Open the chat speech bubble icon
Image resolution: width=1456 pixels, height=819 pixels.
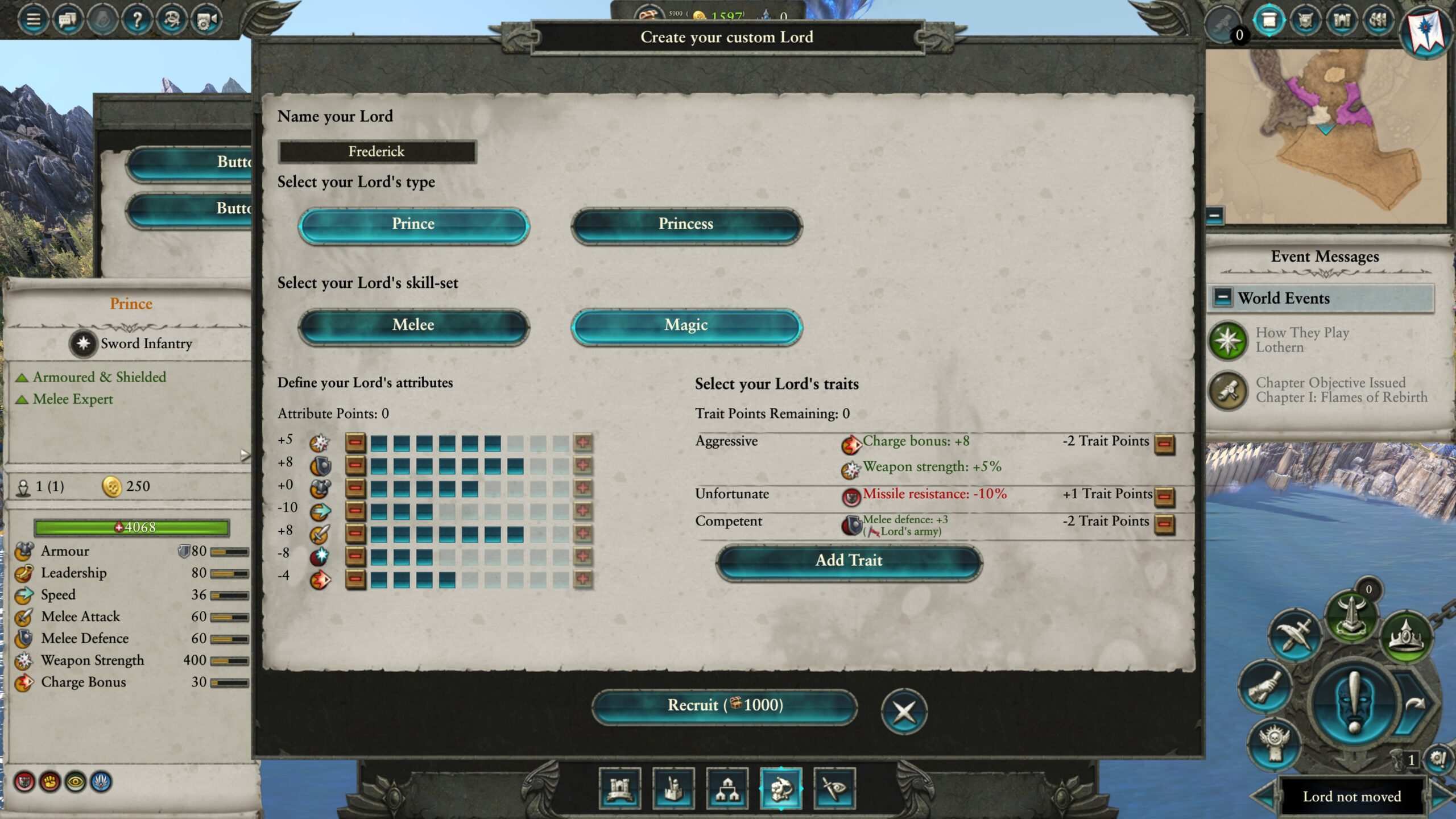[x=68, y=20]
